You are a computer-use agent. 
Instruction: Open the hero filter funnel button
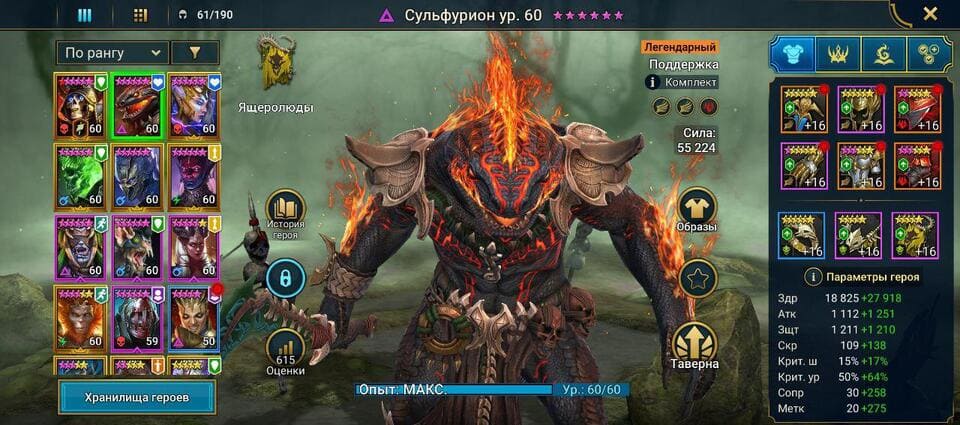point(195,53)
